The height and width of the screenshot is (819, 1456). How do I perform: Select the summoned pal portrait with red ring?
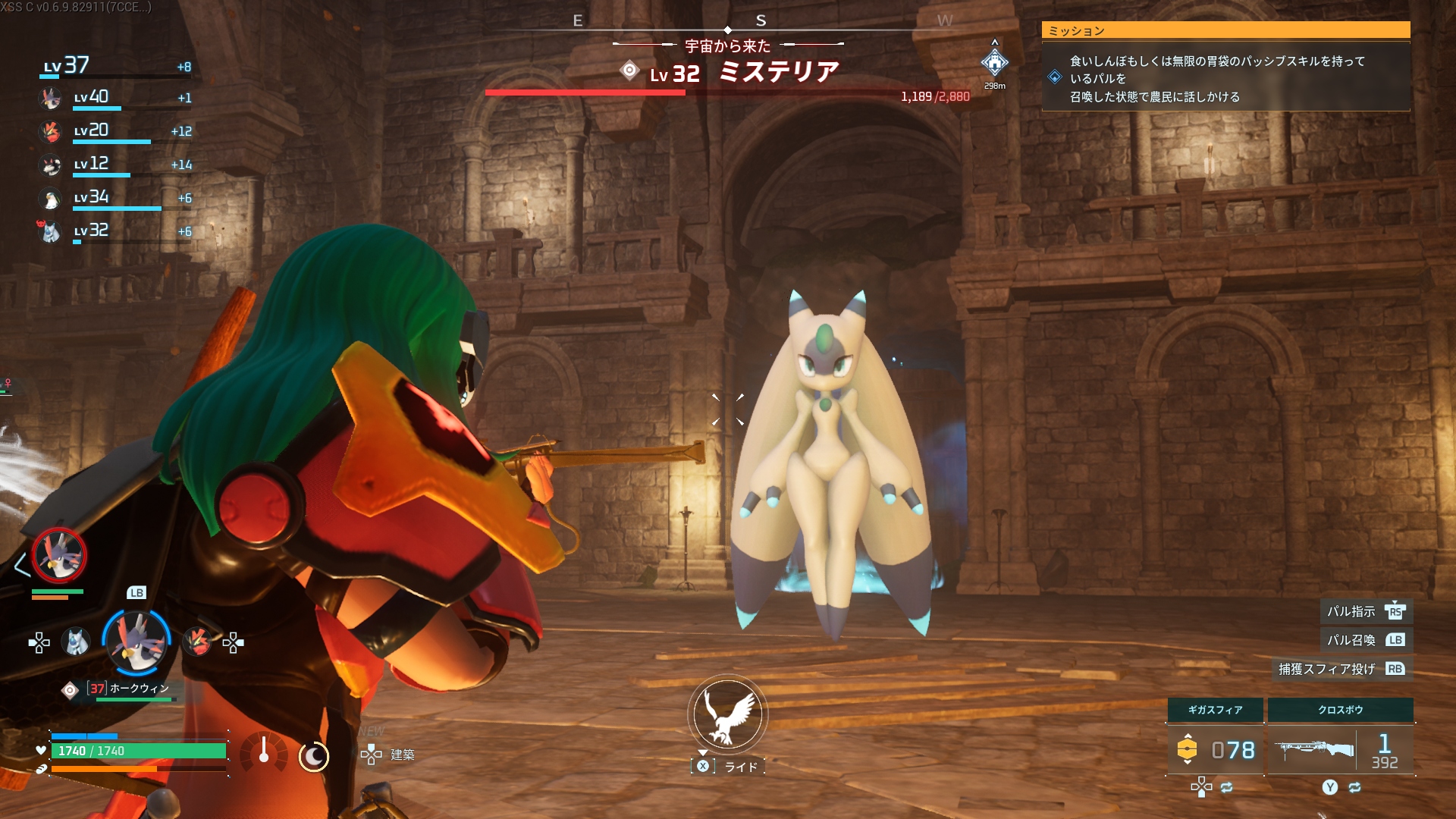pos(59,556)
